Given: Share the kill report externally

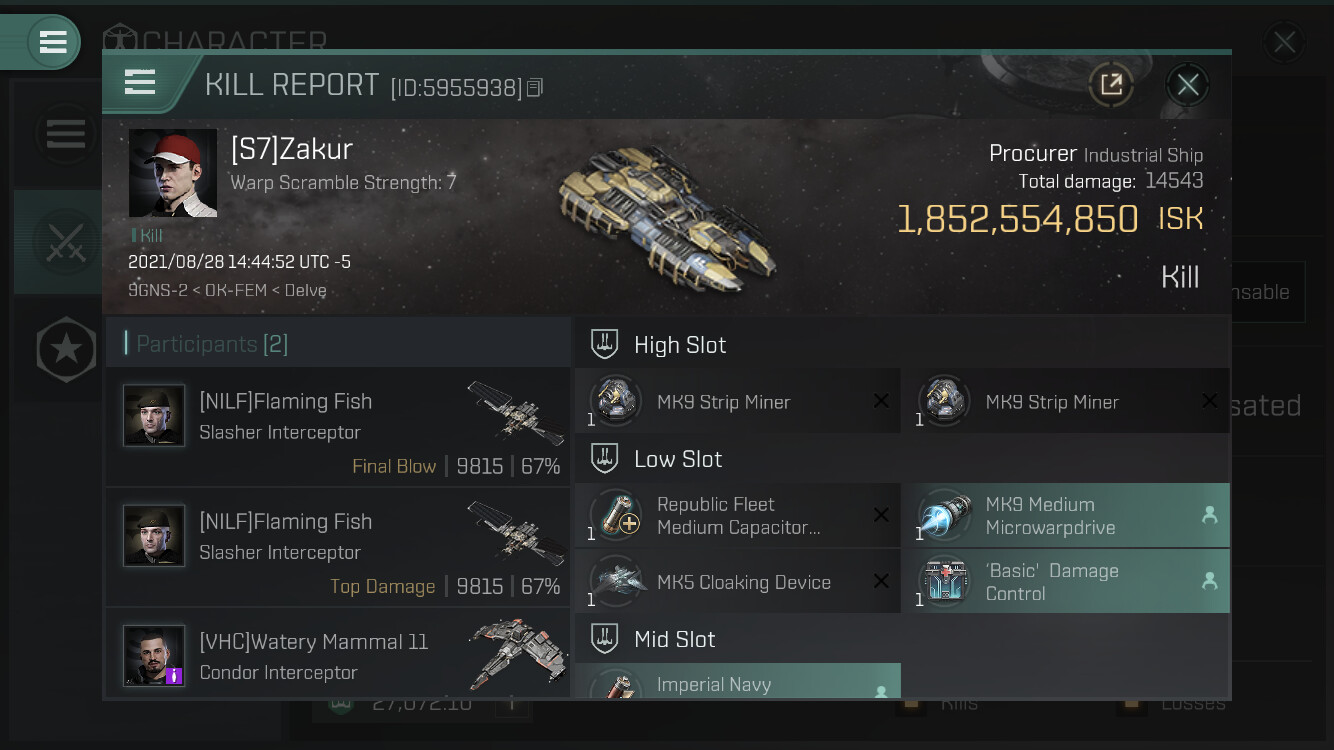Looking at the screenshot, I should coord(1111,85).
